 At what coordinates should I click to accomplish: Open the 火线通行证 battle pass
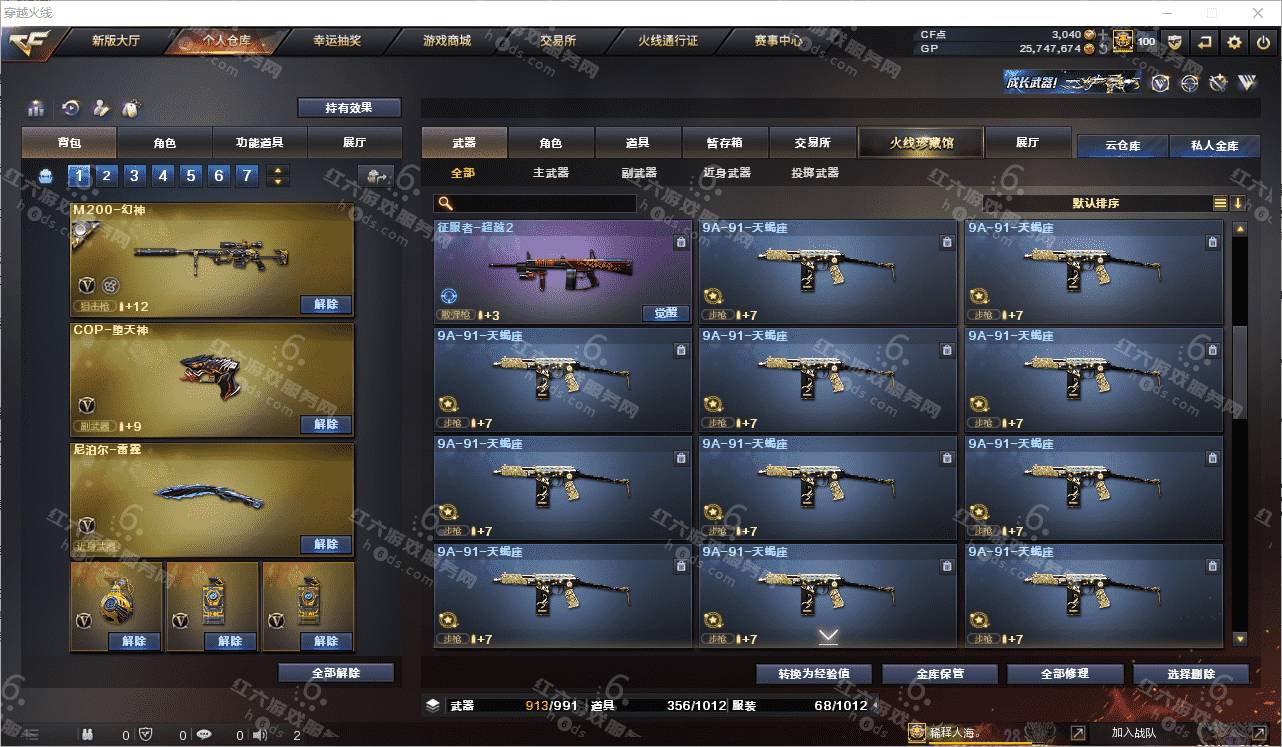coord(668,41)
